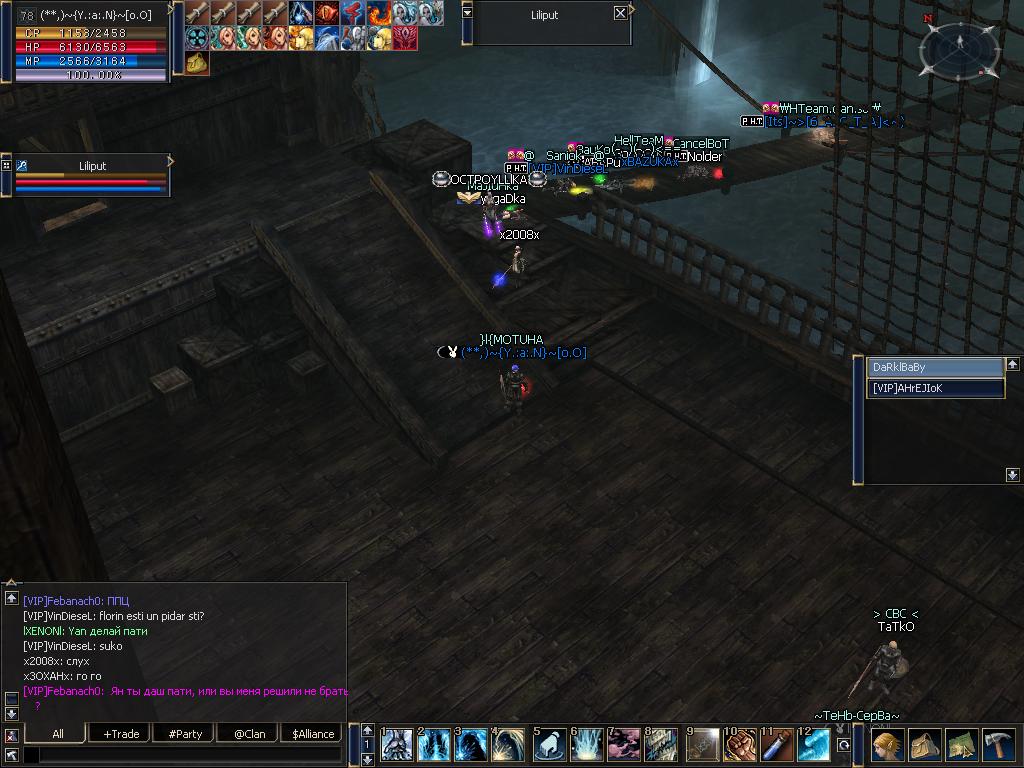Click the yellow pouch buff icon

click(197, 62)
